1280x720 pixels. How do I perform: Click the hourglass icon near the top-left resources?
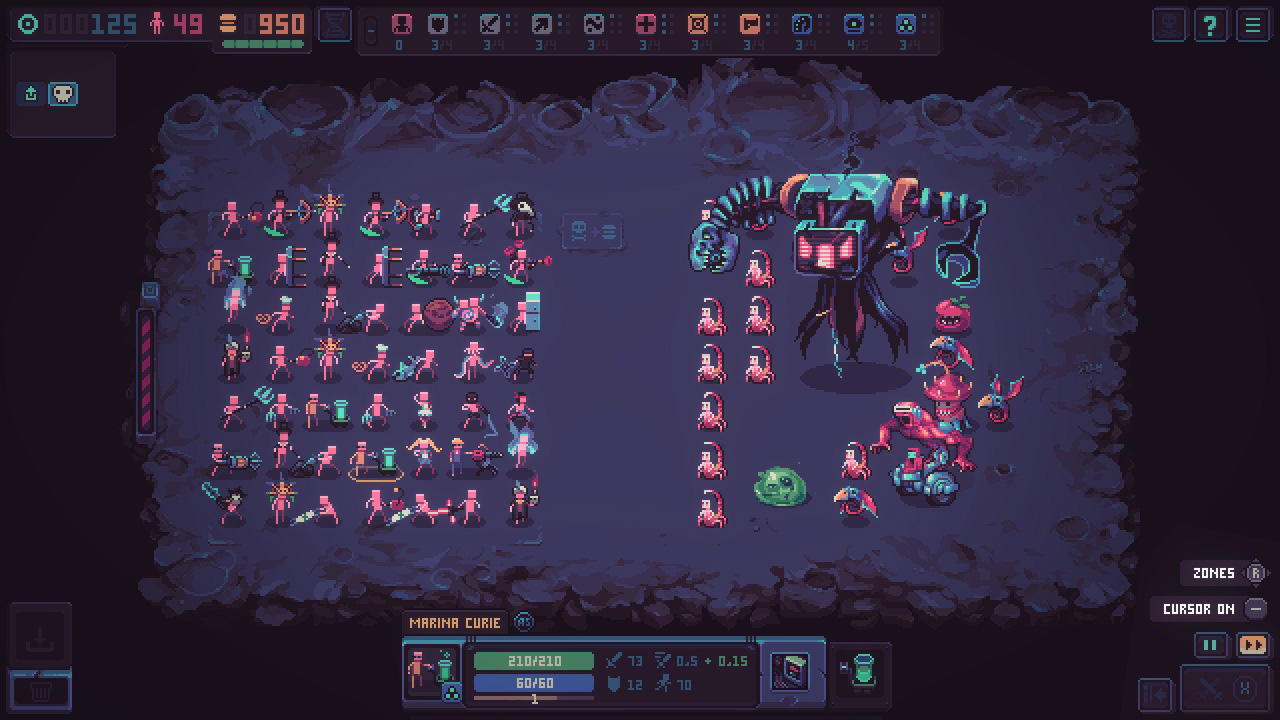(x=333, y=24)
